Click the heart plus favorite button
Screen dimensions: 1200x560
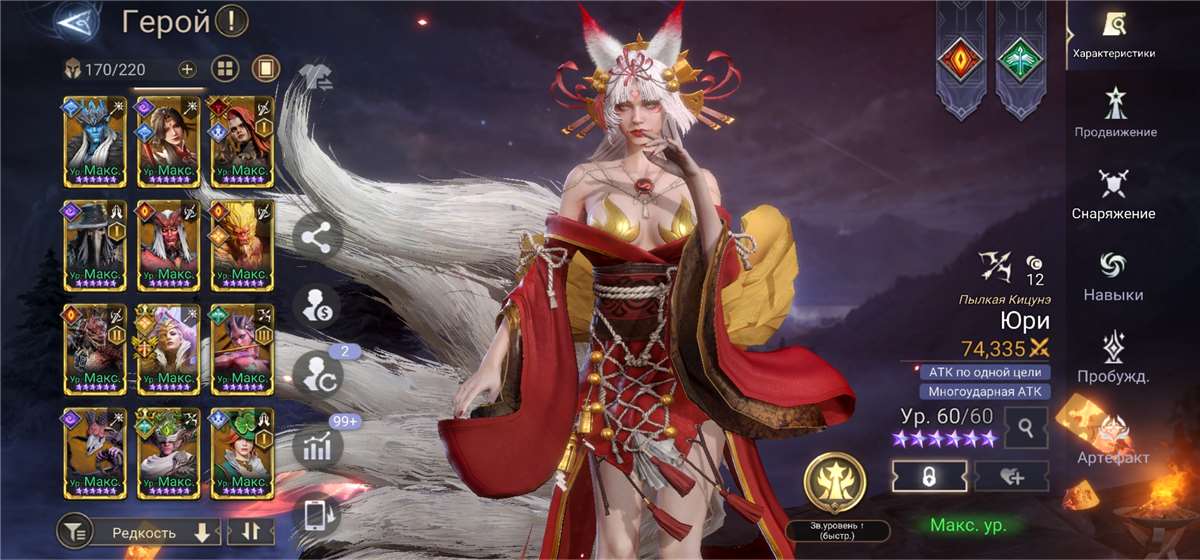[x=1012, y=477]
